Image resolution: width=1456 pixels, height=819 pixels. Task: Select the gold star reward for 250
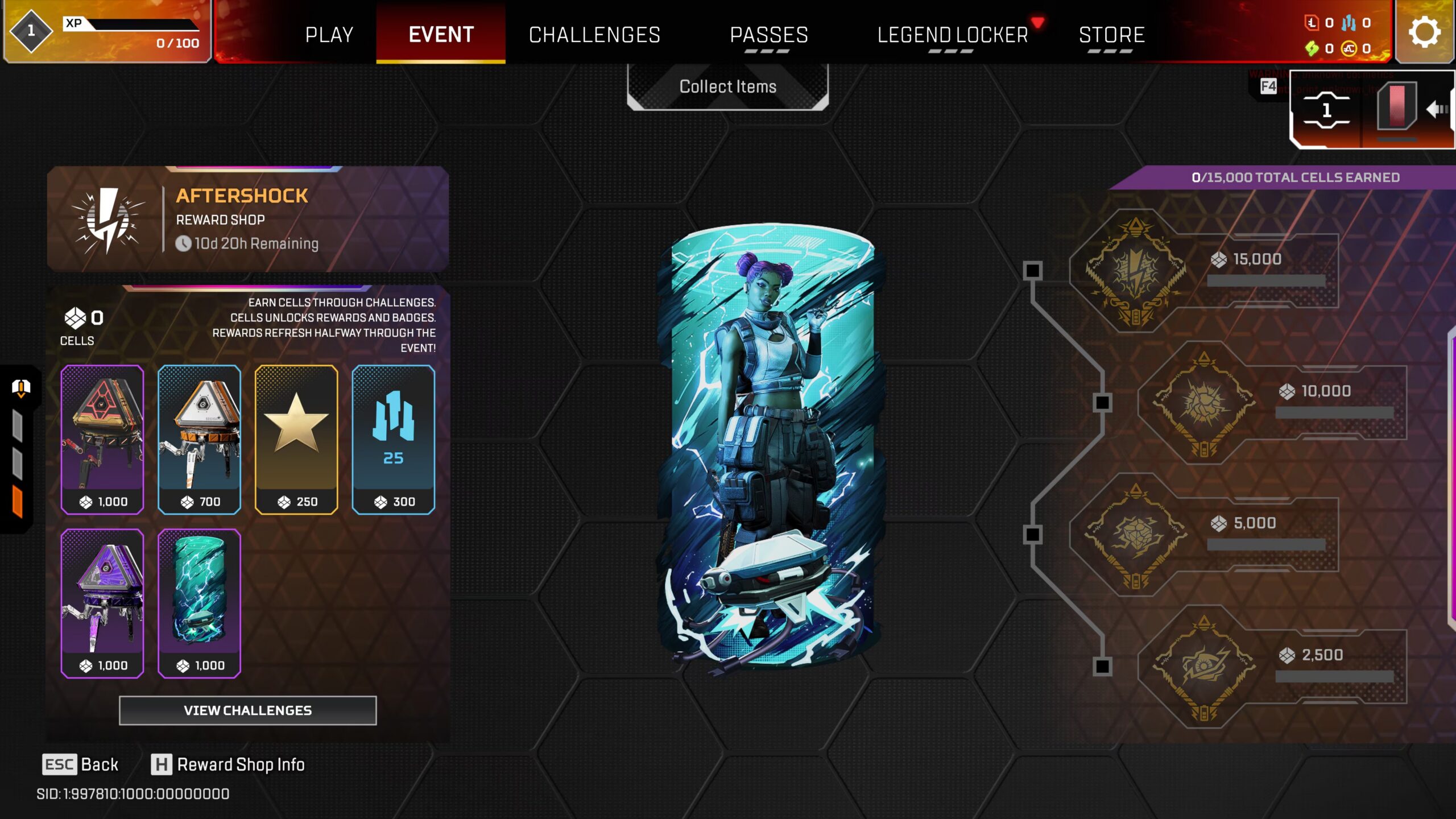(296, 439)
